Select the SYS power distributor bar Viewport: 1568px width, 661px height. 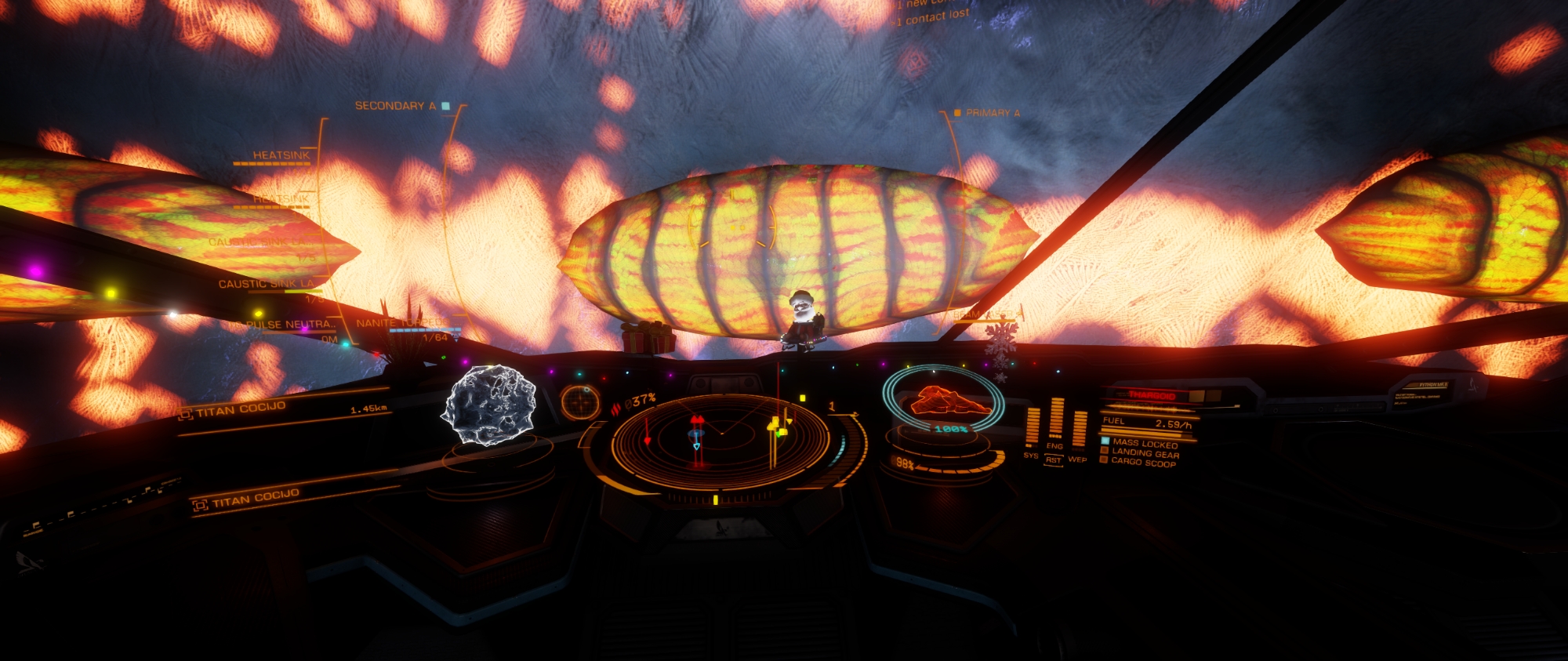(1032, 427)
